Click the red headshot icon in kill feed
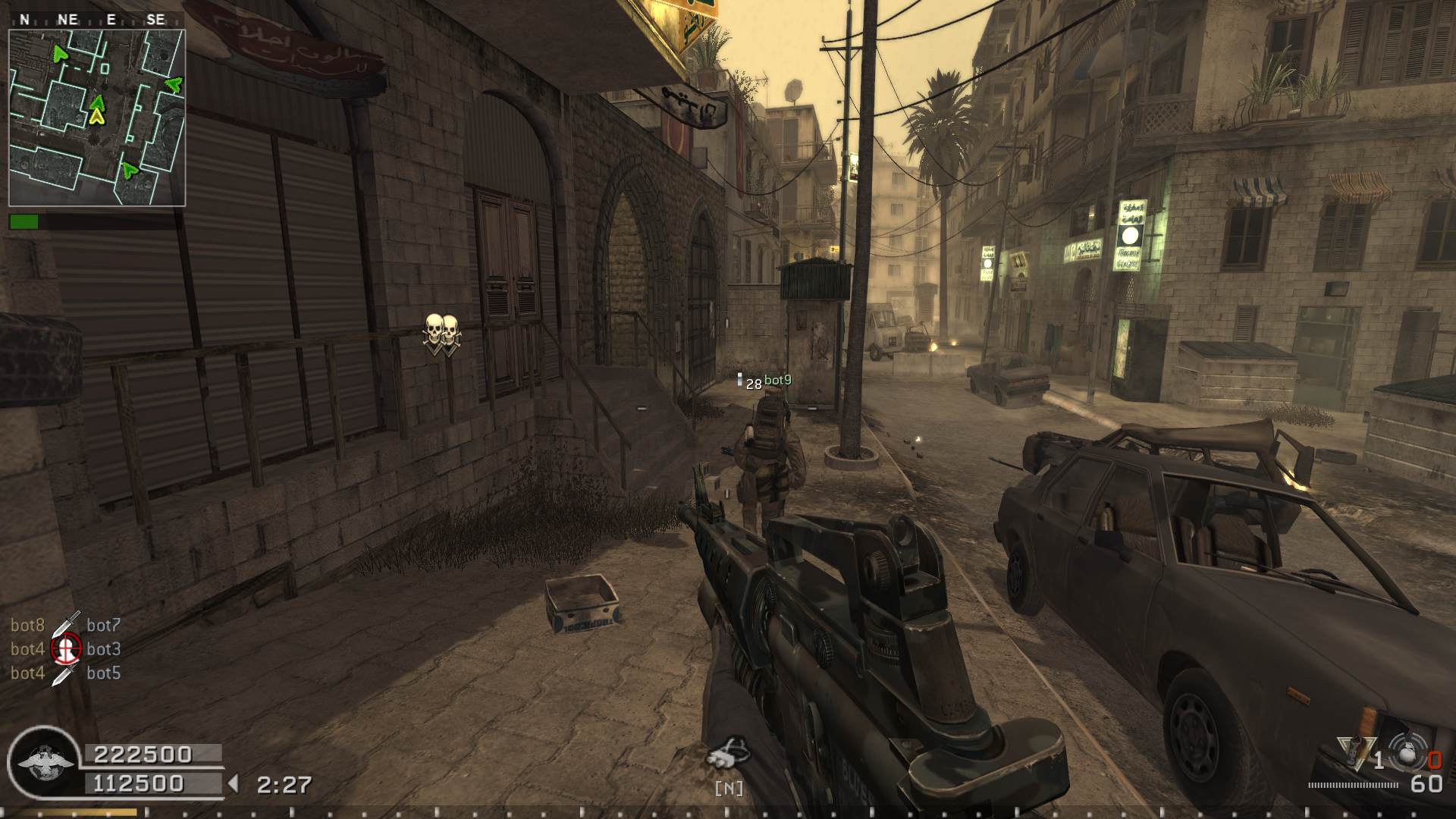Screen dimensions: 1456x819 tap(66, 648)
